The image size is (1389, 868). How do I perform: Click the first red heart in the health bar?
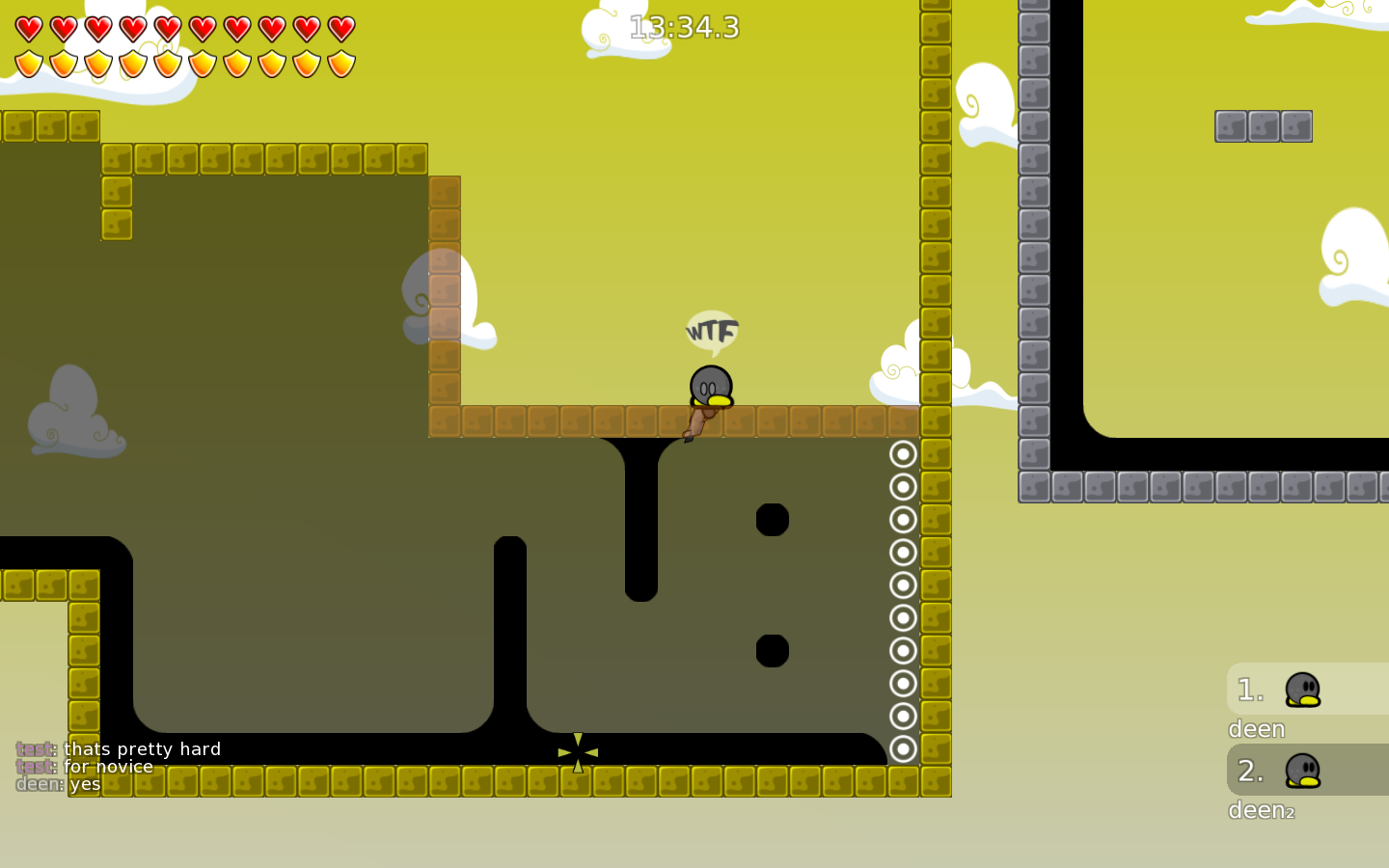pyautogui.click(x=28, y=28)
